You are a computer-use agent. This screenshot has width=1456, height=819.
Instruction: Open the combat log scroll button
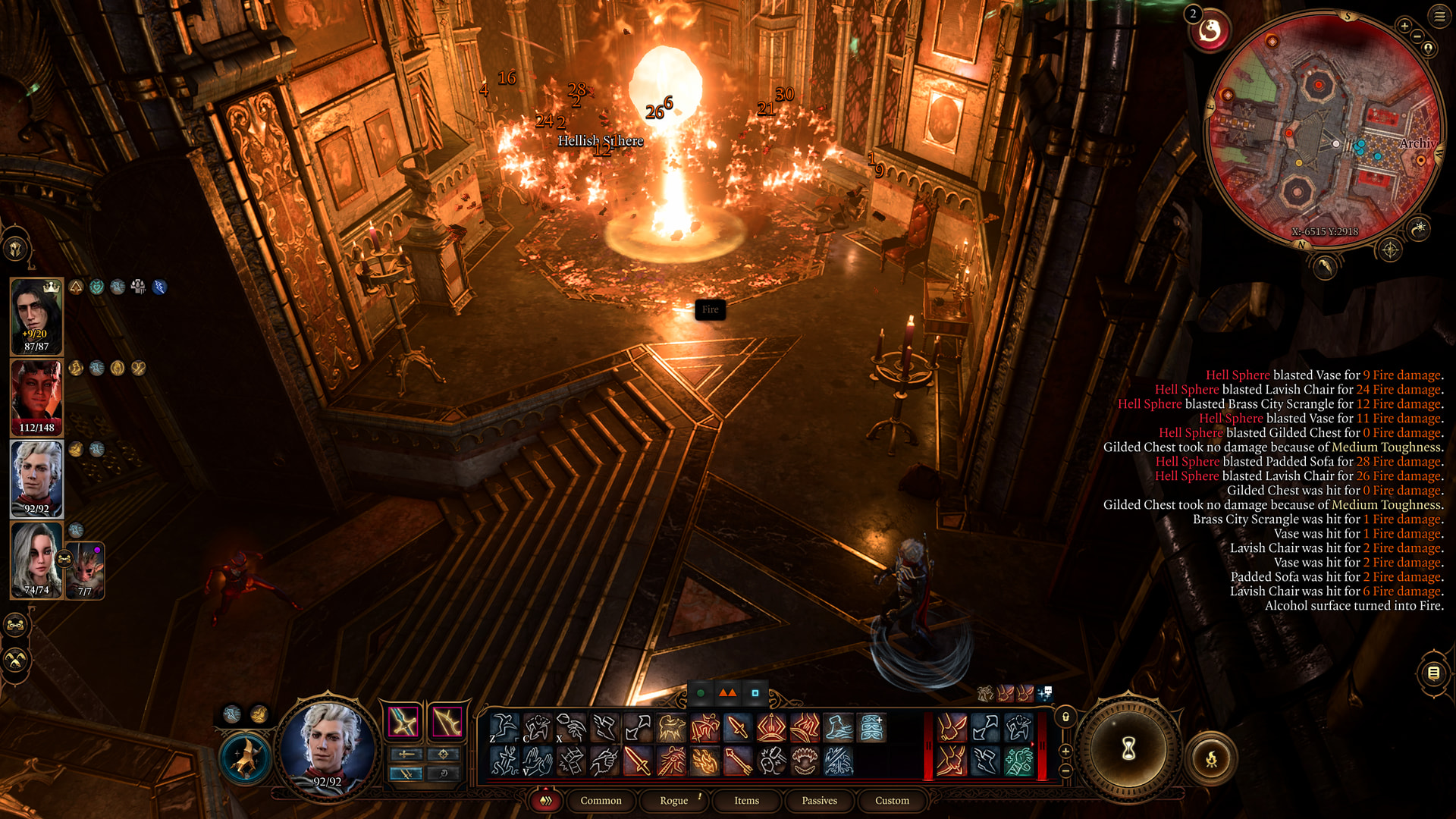[x=1433, y=673]
